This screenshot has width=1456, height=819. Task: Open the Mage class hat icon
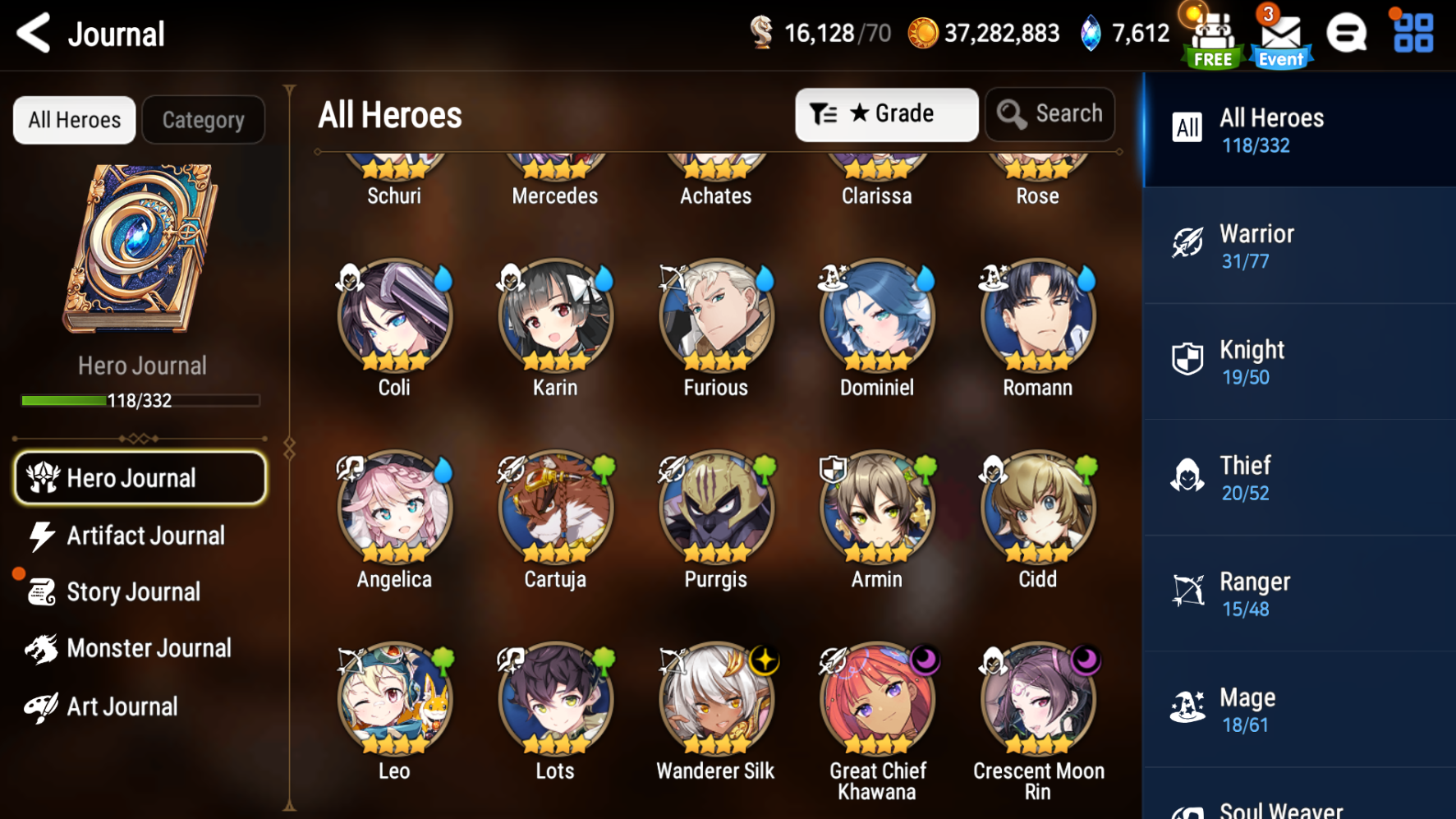click(1186, 707)
